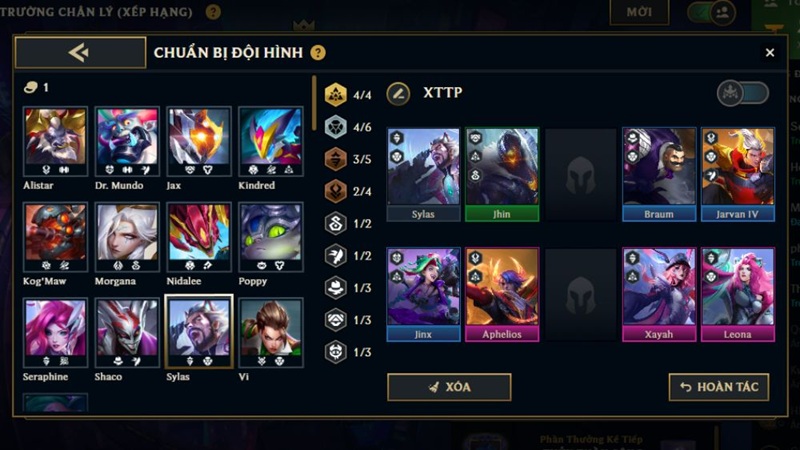Add Kindred to the team
Screen dimensions: 800x450
click(x=270, y=141)
